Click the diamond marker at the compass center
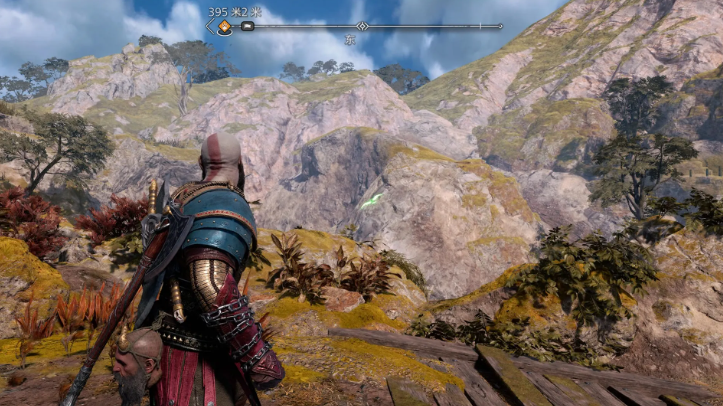 click(x=362, y=26)
